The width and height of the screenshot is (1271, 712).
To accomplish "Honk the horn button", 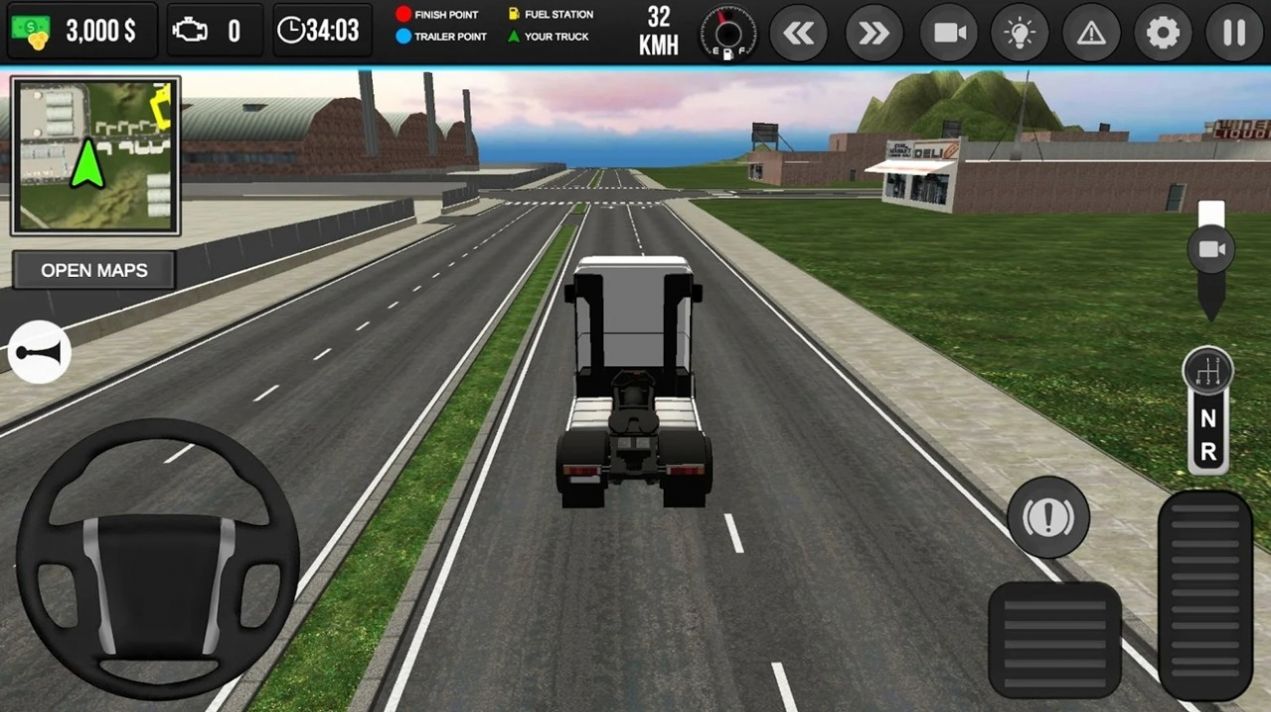I will [x=40, y=352].
